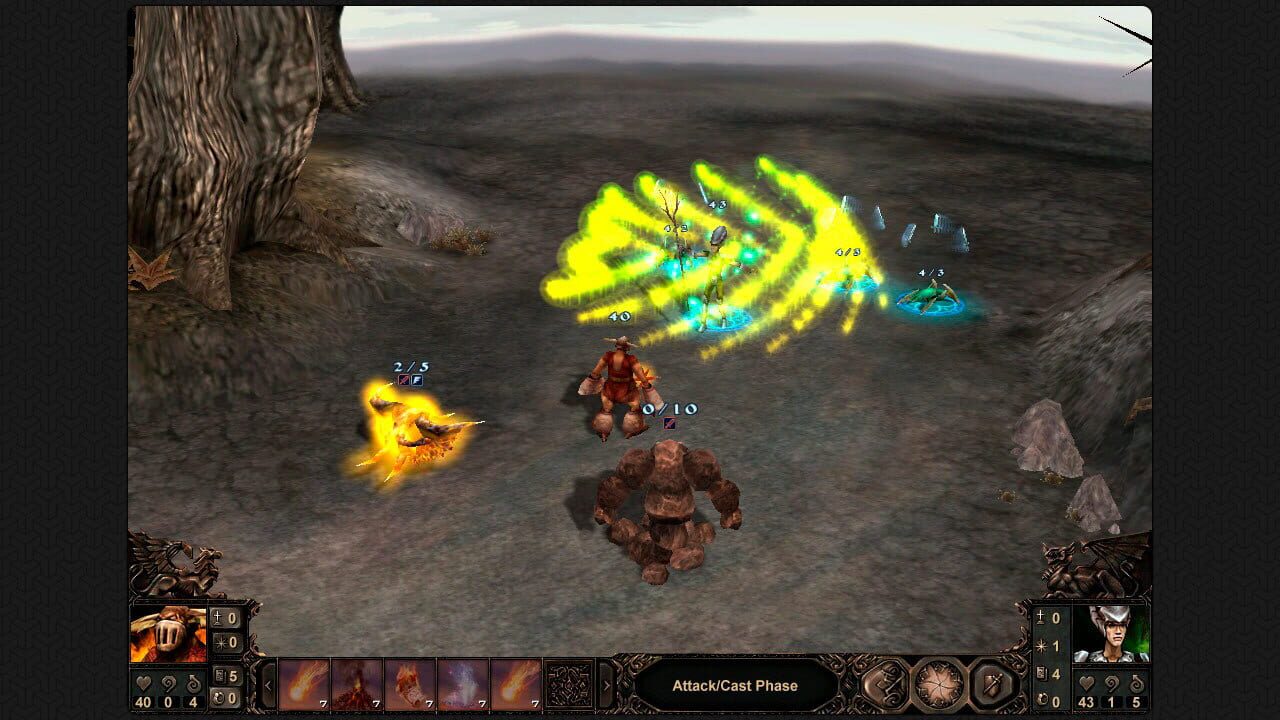Target the 4/3 blue serpent creature
The width and height of the screenshot is (1280, 720).
click(x=930, y=295)
